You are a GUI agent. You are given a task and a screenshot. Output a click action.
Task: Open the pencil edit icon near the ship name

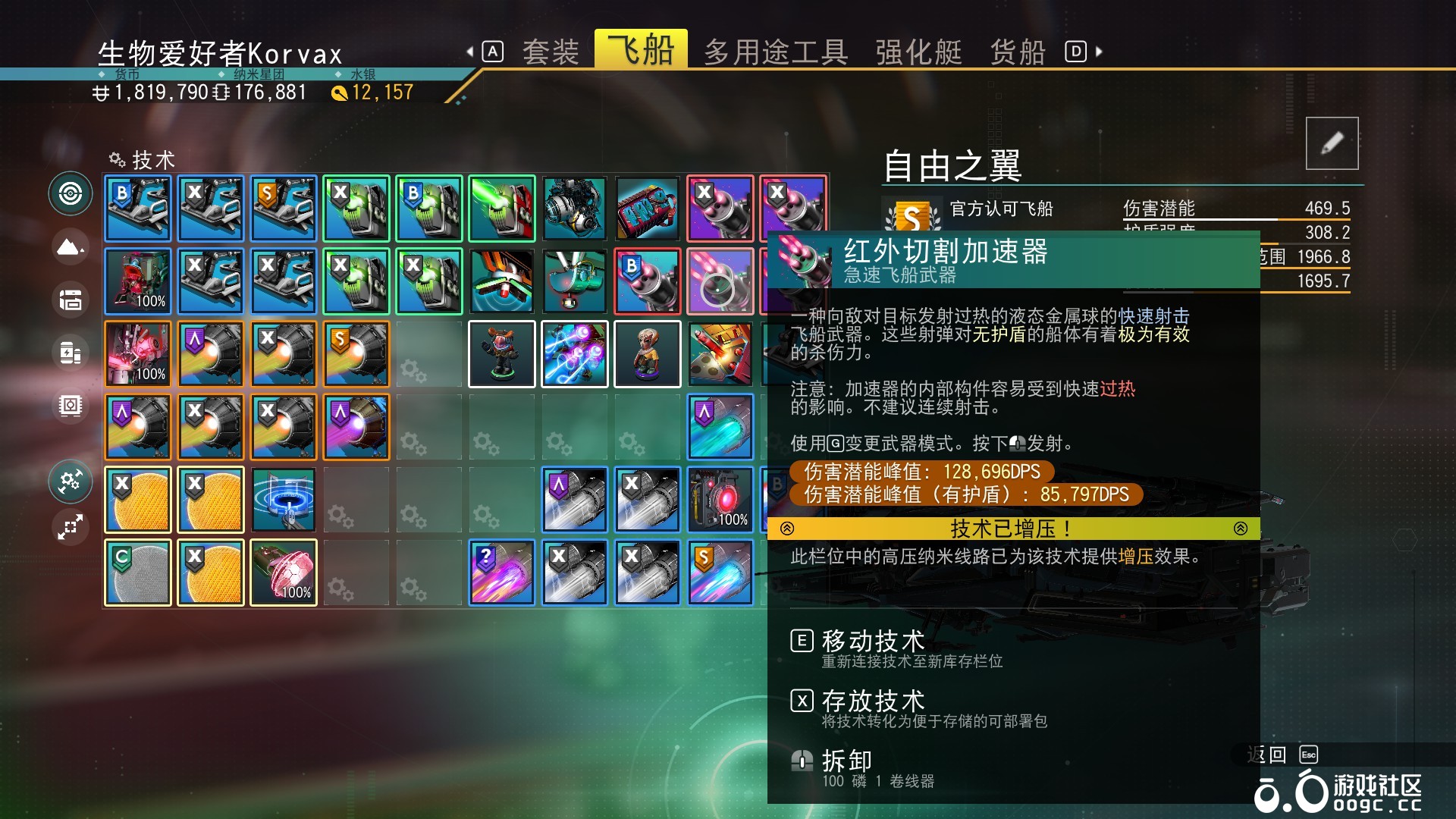(1333, 144)
